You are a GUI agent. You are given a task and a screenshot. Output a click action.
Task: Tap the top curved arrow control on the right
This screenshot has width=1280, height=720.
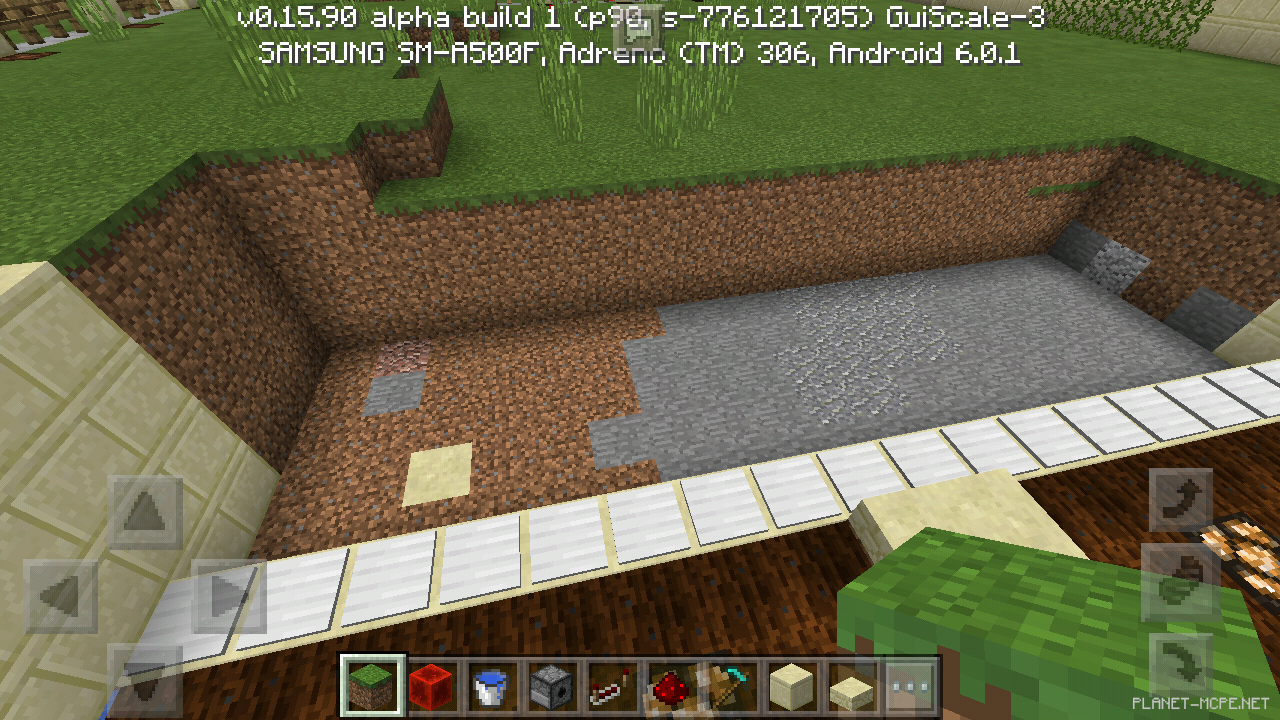click(x=1180, y=498)
